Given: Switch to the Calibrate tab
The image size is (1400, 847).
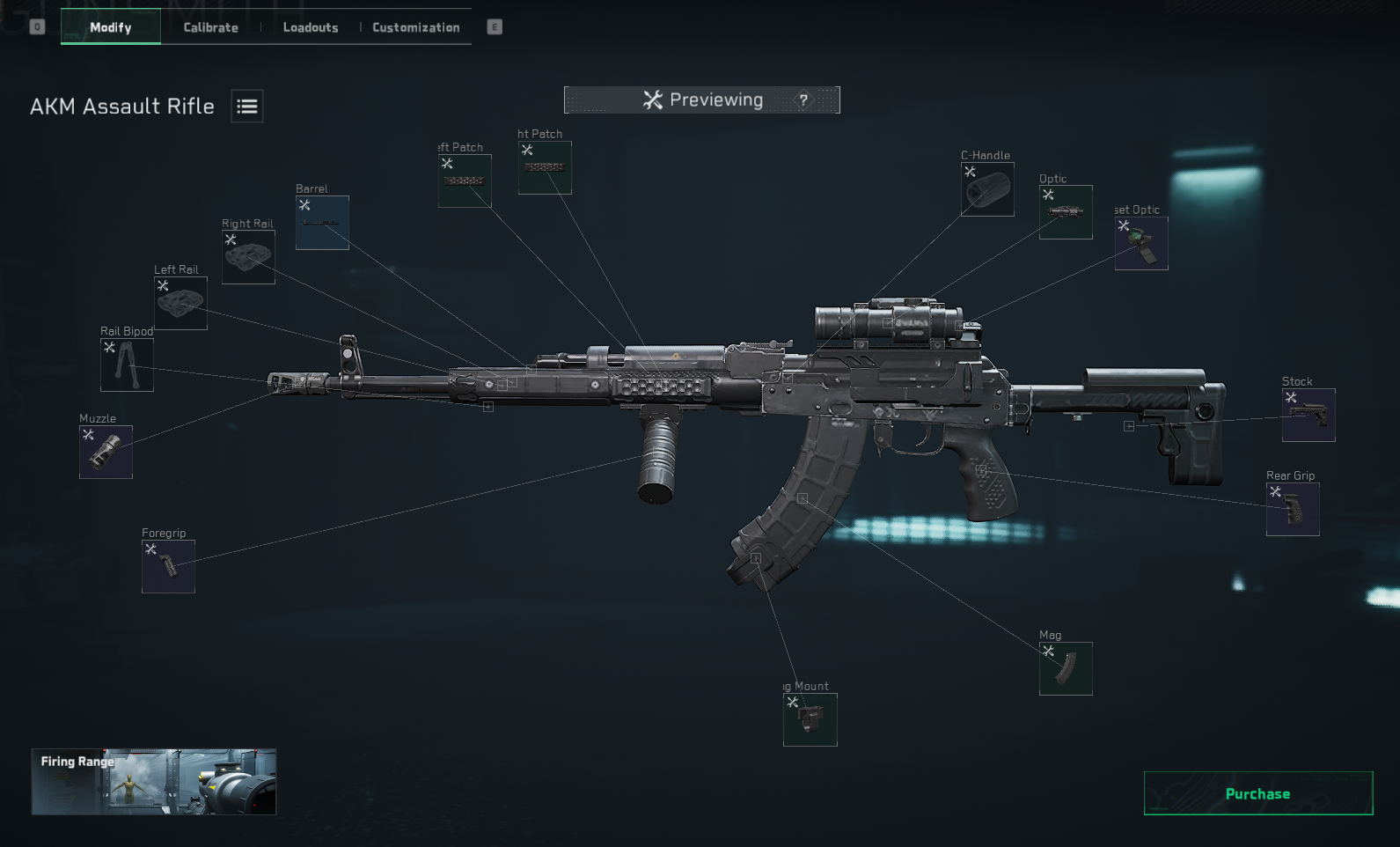Looking at the screenshot, I should pos(210,27).
